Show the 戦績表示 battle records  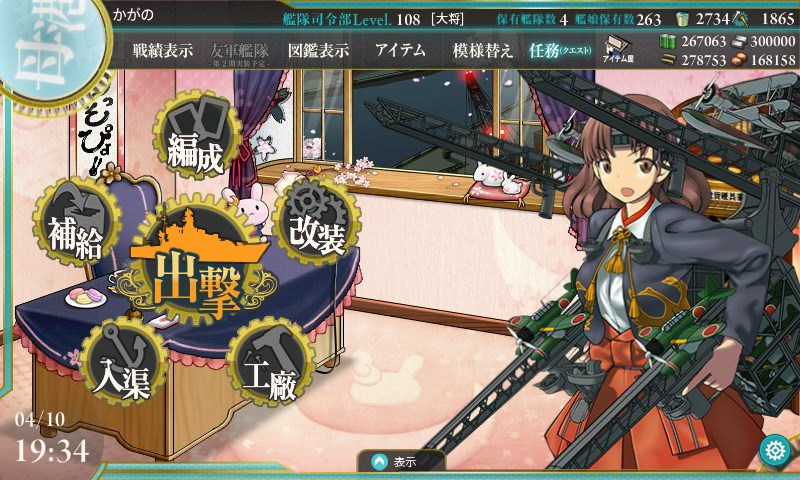[163, 50]
